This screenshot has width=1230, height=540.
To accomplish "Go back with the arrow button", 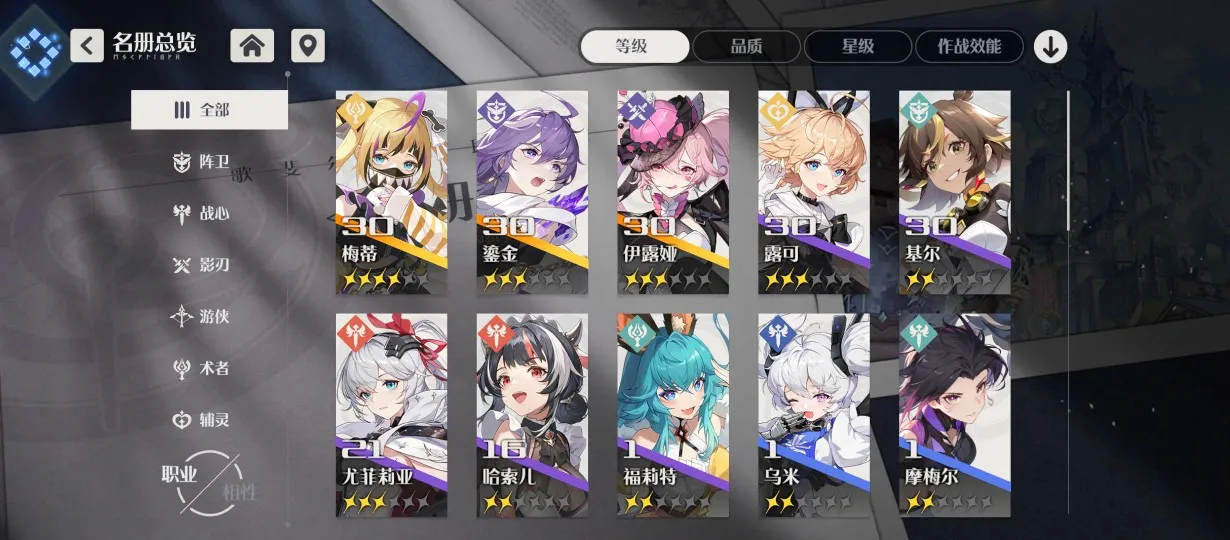I will [x=87, y=45].
